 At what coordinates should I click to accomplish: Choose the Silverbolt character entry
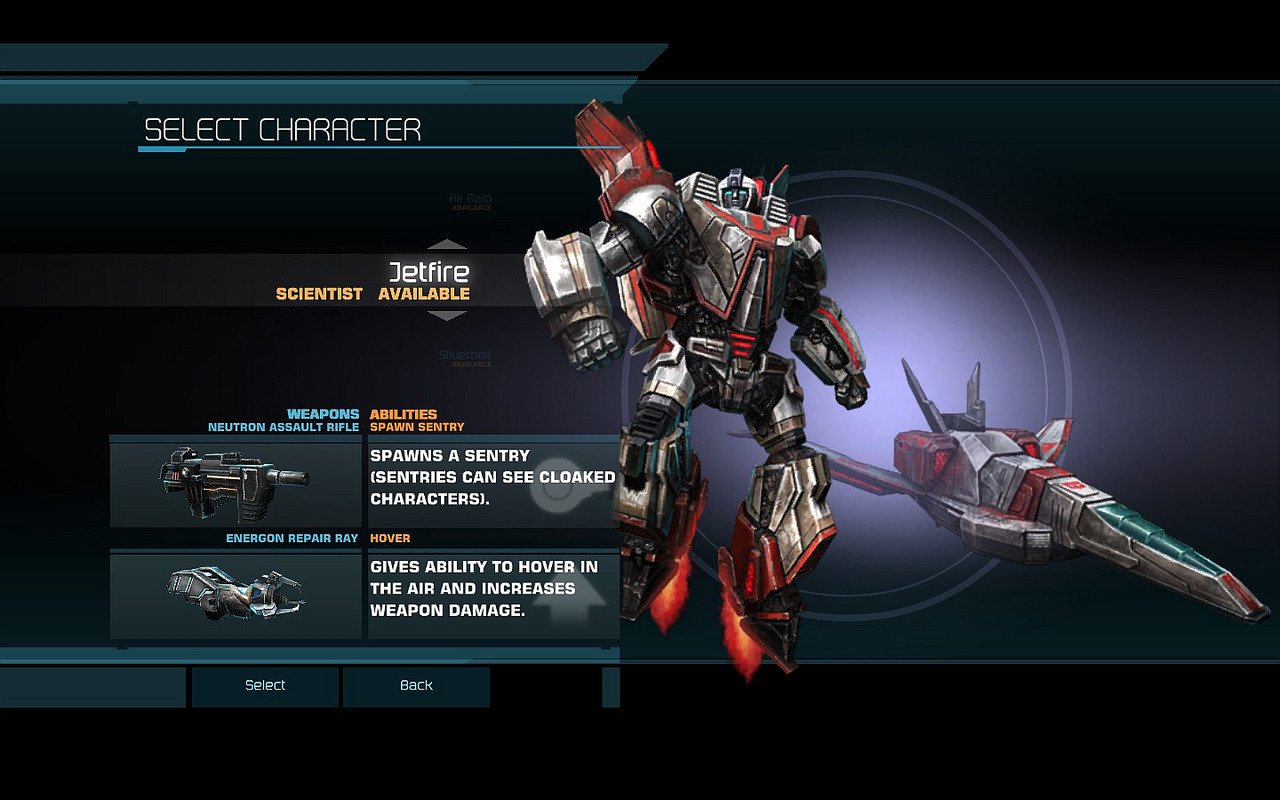click(x=465, y=356)
